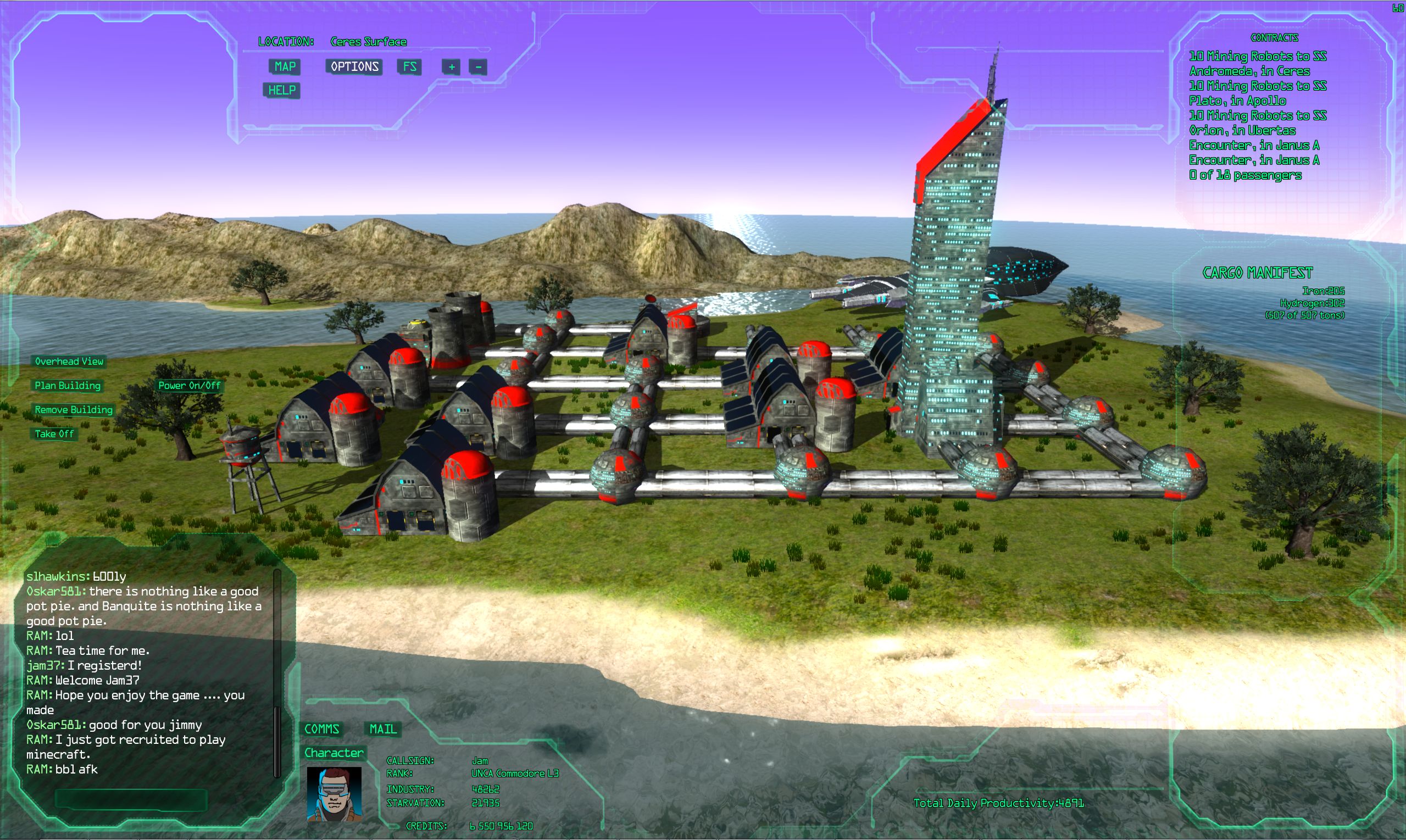
Task: Click the character portrait
Action: pyautogui.click(x=334, y=794)
